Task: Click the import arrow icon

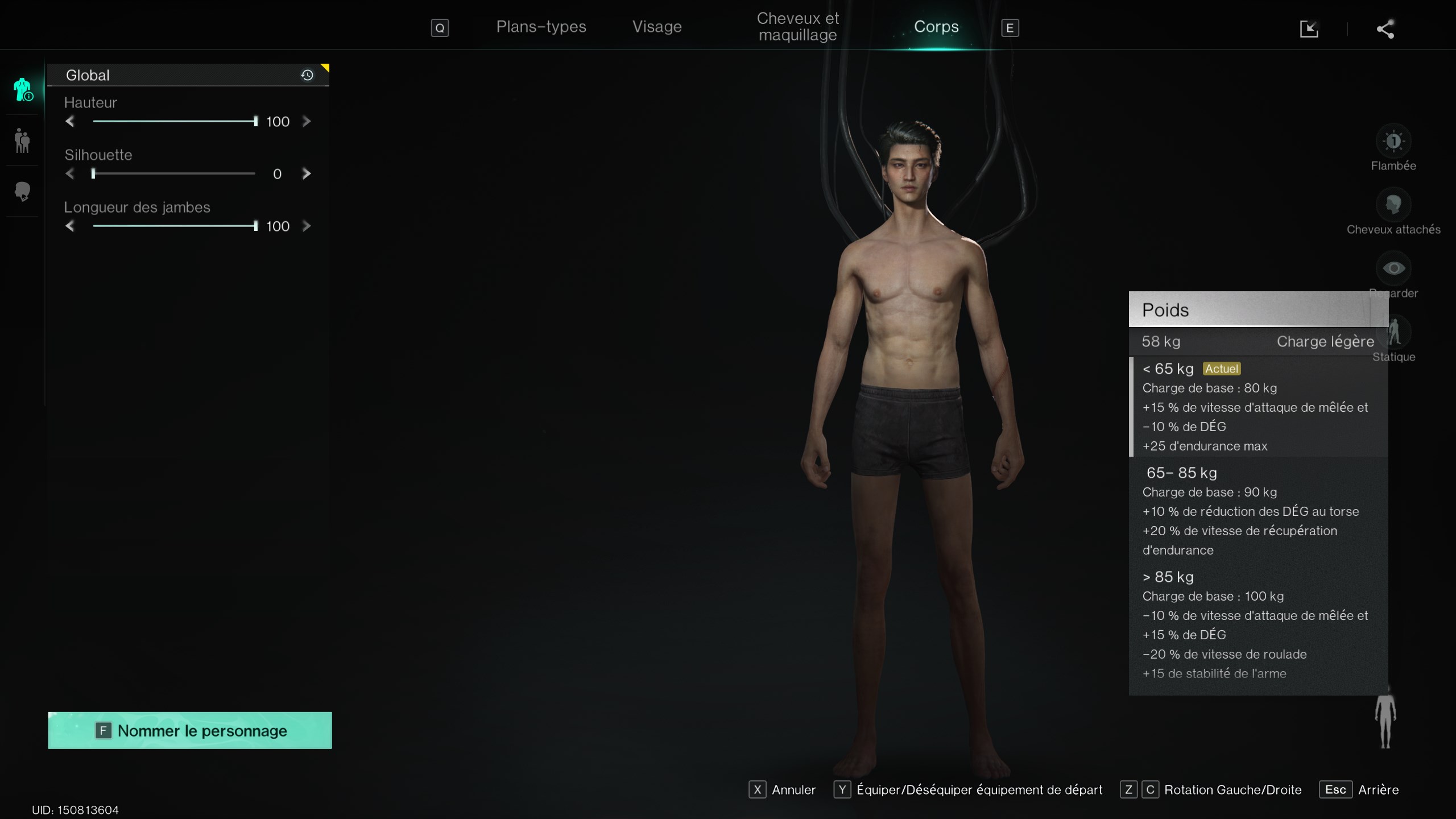Action: click(x=1309, y=29)
